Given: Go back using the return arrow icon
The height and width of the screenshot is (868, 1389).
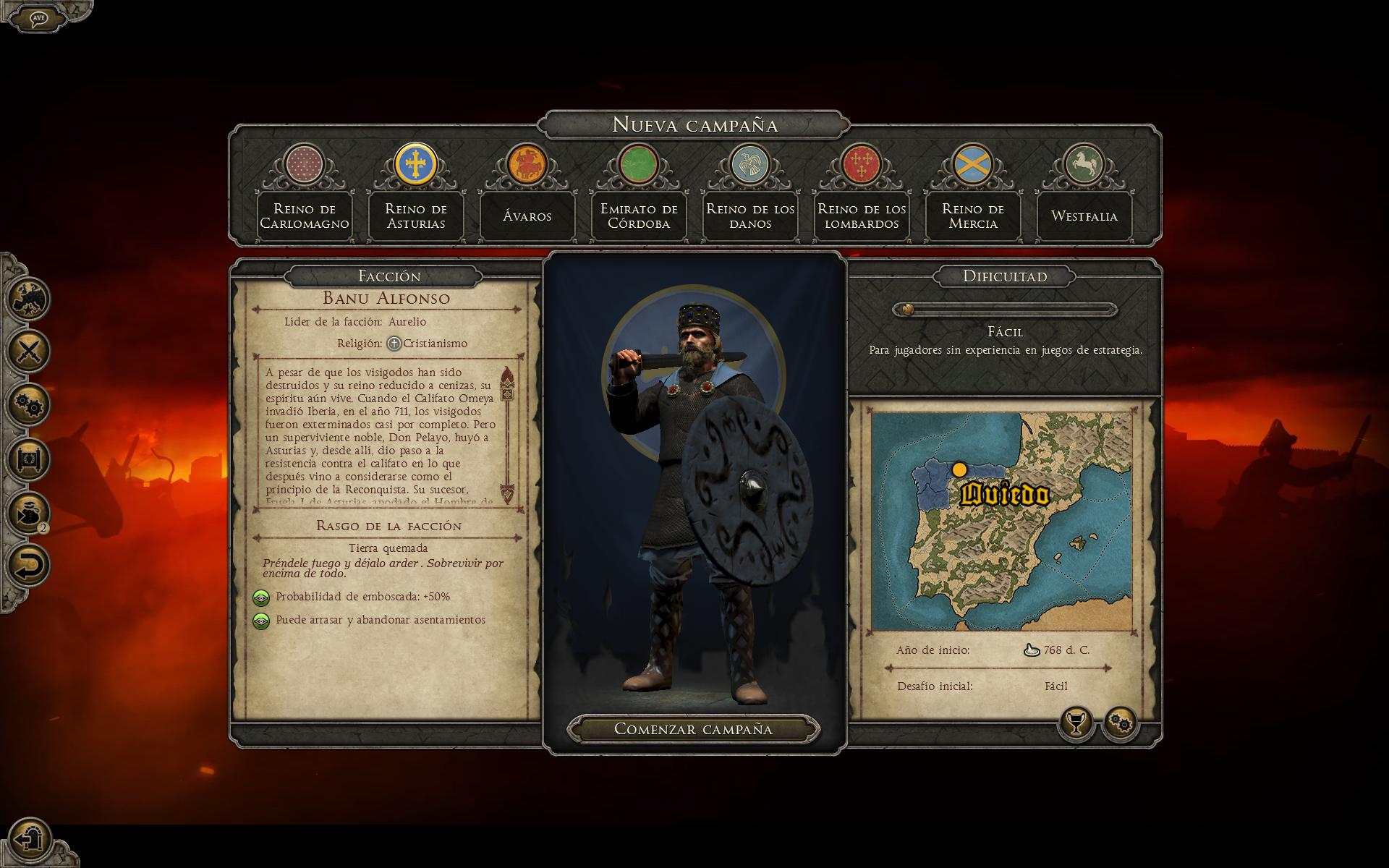Looking at the screenshot, I should coord(29,565).
